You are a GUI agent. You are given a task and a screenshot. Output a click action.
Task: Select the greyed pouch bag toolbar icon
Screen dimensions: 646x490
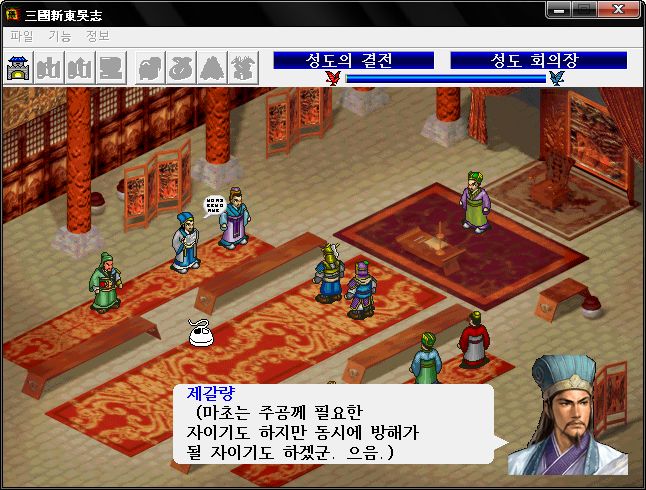(181, 67)
